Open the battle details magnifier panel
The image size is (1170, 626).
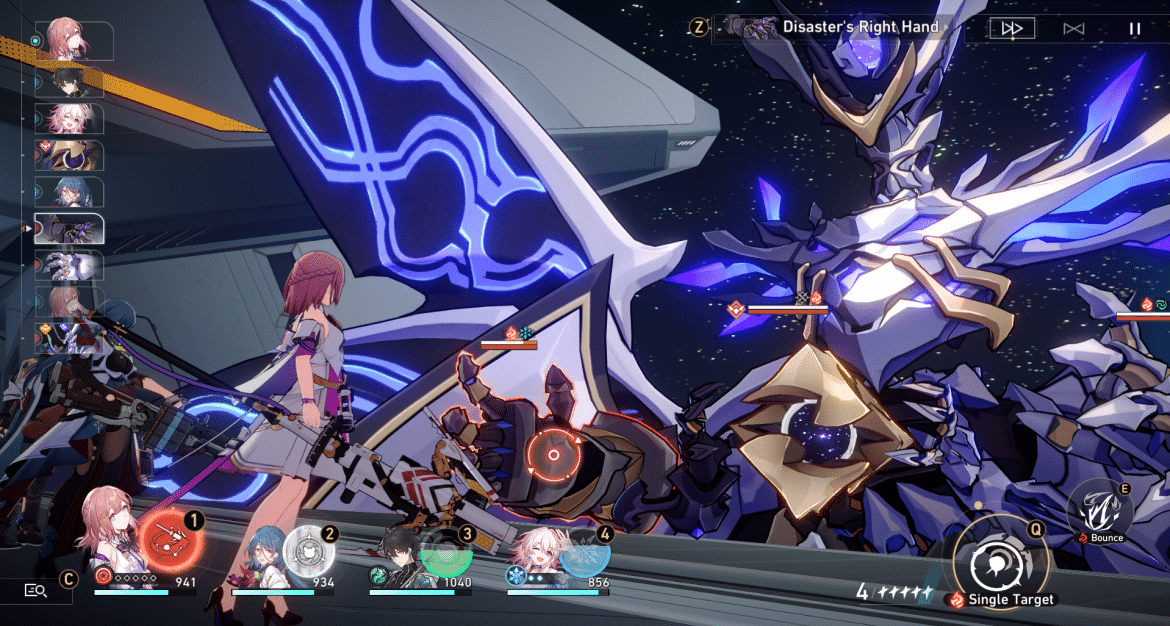click(x=36, y=590)
